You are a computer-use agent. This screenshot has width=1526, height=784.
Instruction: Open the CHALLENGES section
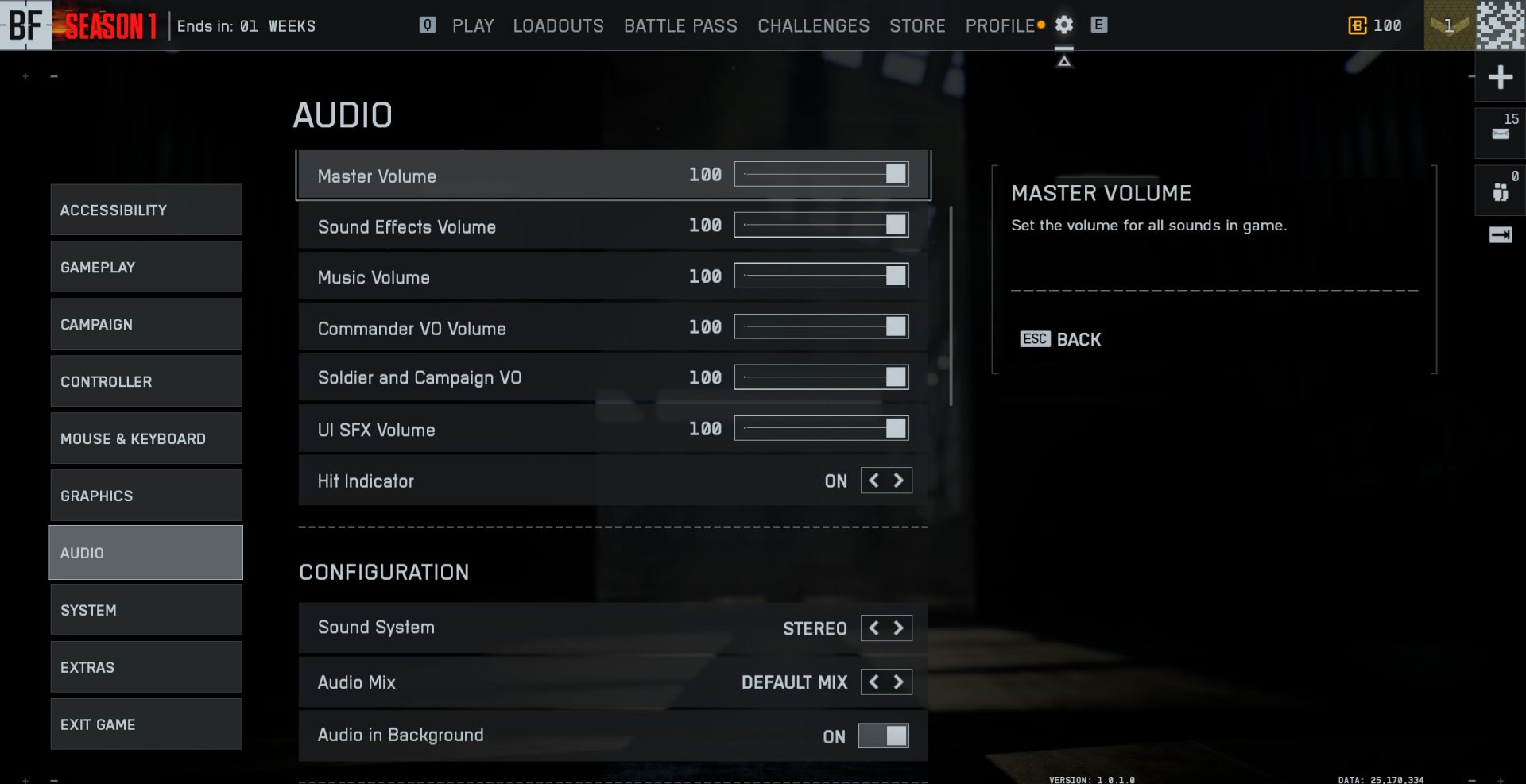coord(813,25)
